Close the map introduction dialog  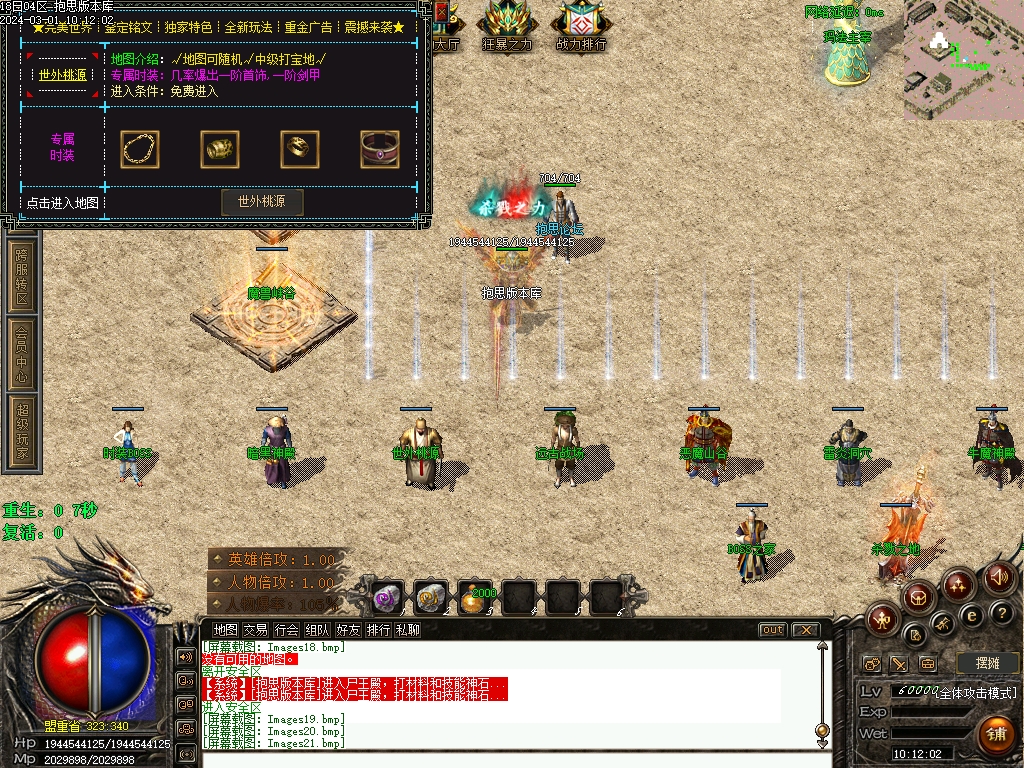[442, 12]
